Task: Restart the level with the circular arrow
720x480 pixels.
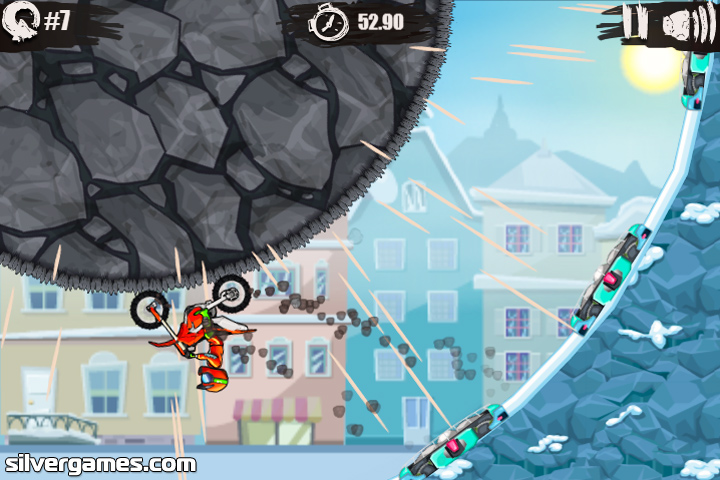Action: 22,19
